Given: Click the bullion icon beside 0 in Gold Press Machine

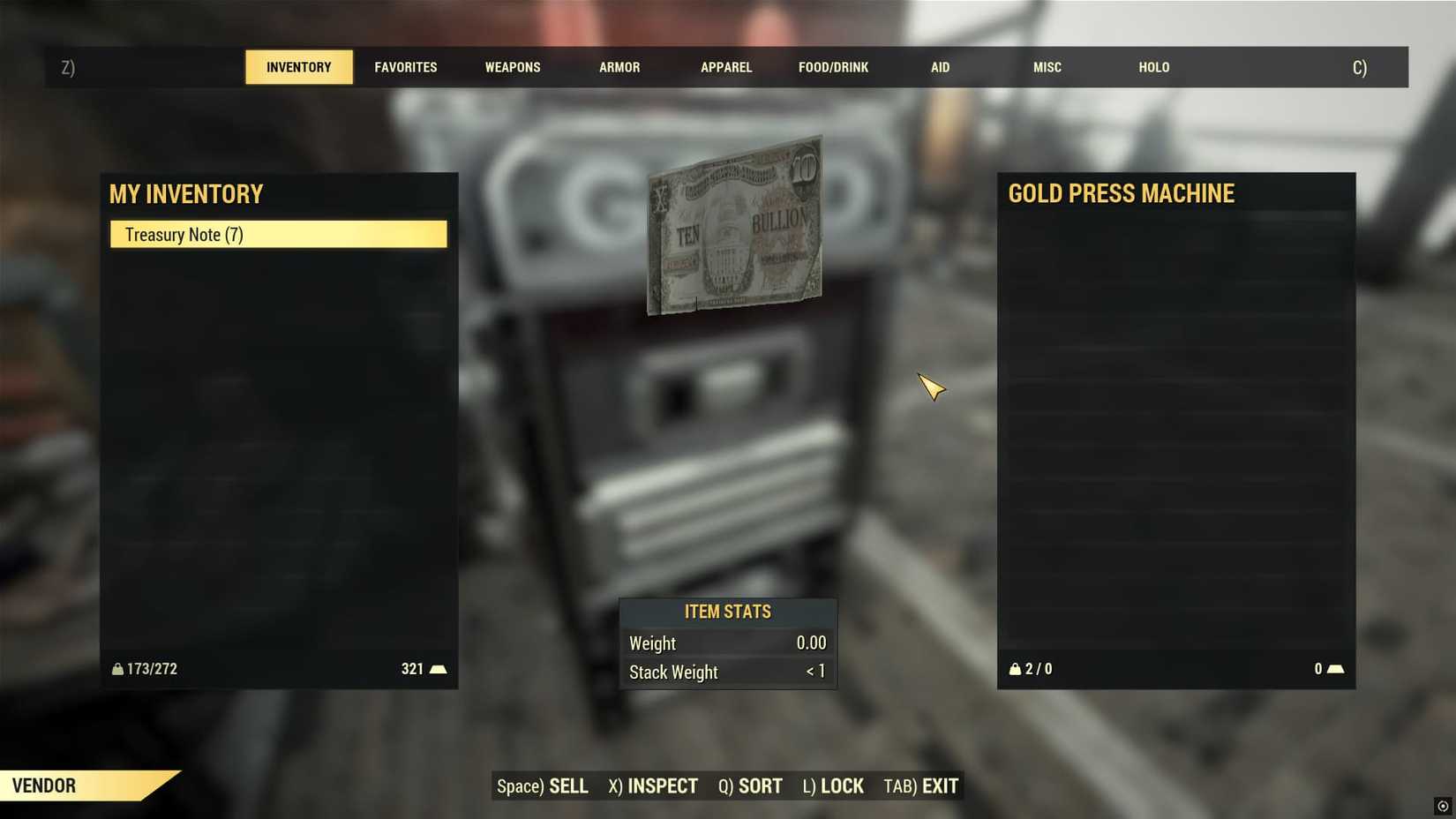Looking at the screenshot, I should (1335, 669).
